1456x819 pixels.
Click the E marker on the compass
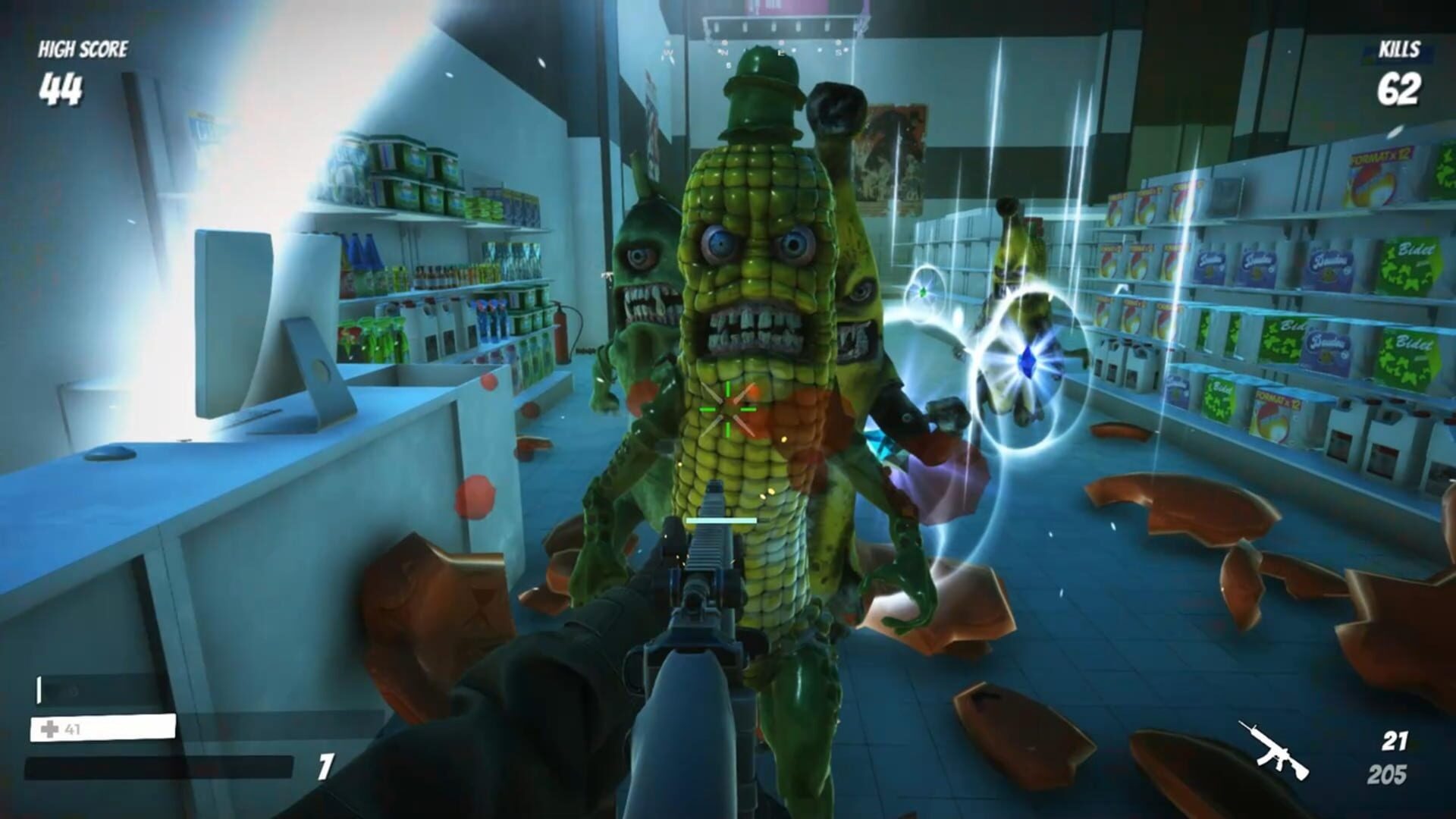point(782,52)
